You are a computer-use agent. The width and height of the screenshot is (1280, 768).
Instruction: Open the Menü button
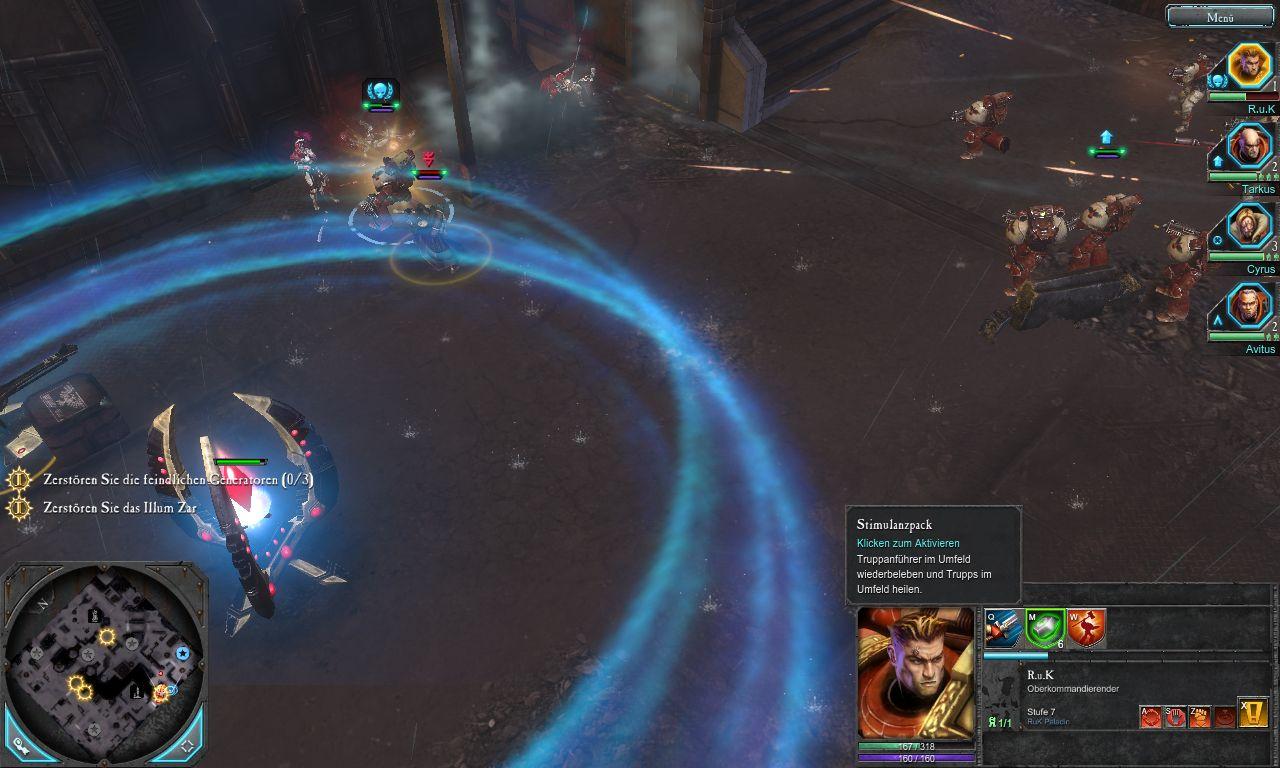click(x=1220, y=16)
